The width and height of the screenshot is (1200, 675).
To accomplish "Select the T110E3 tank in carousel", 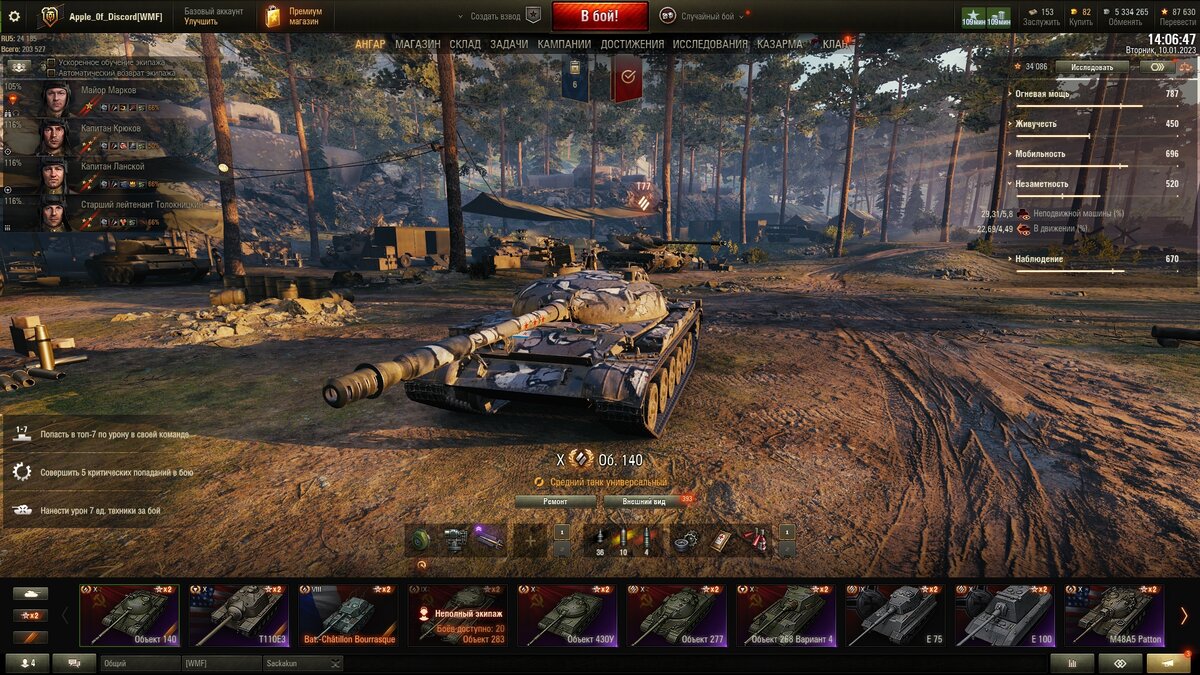I will [x=239, y=615].
